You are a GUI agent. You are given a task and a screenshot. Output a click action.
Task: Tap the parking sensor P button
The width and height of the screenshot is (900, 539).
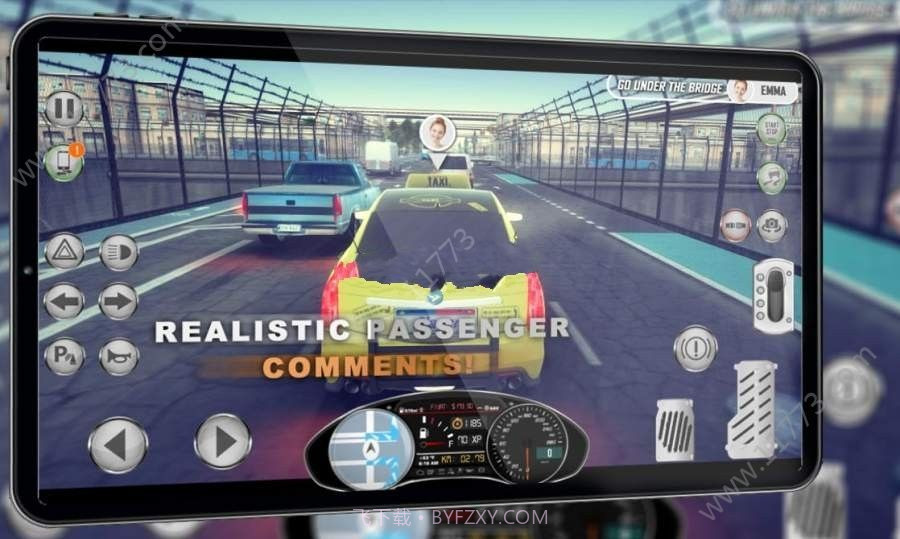tap(65, 356)
